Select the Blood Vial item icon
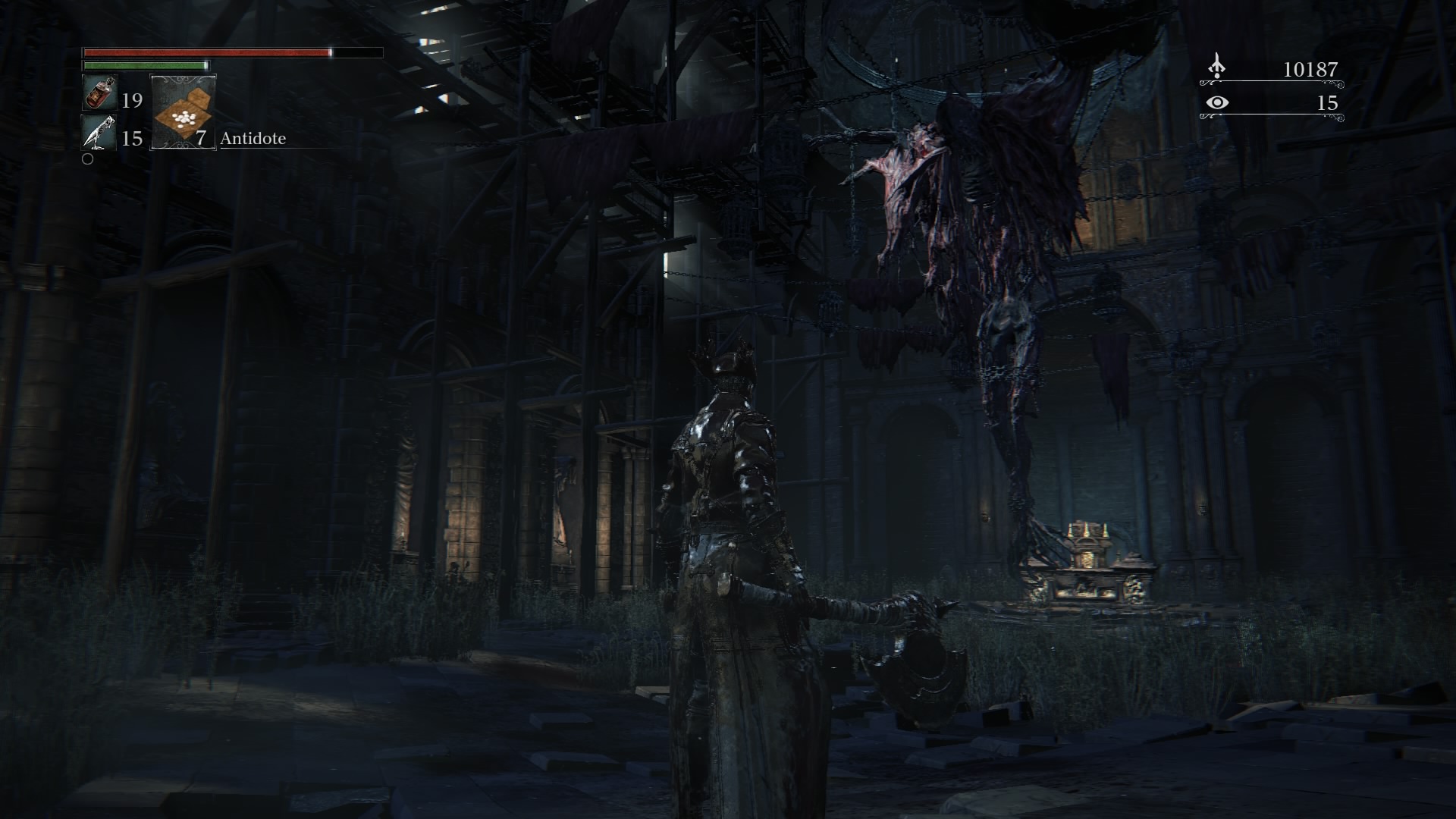The image size is (1456, 819). [x=99, y=94]
